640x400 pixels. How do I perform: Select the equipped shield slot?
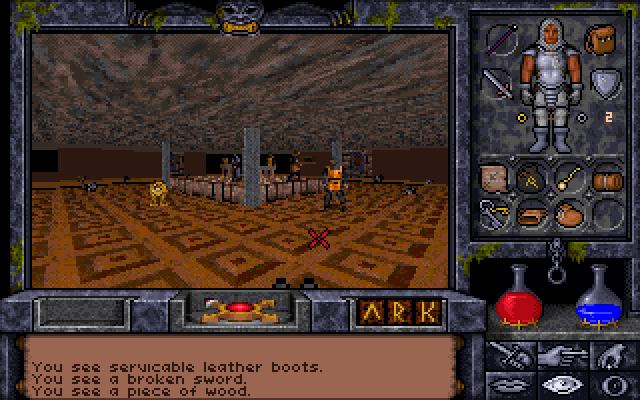coord(603,82)
